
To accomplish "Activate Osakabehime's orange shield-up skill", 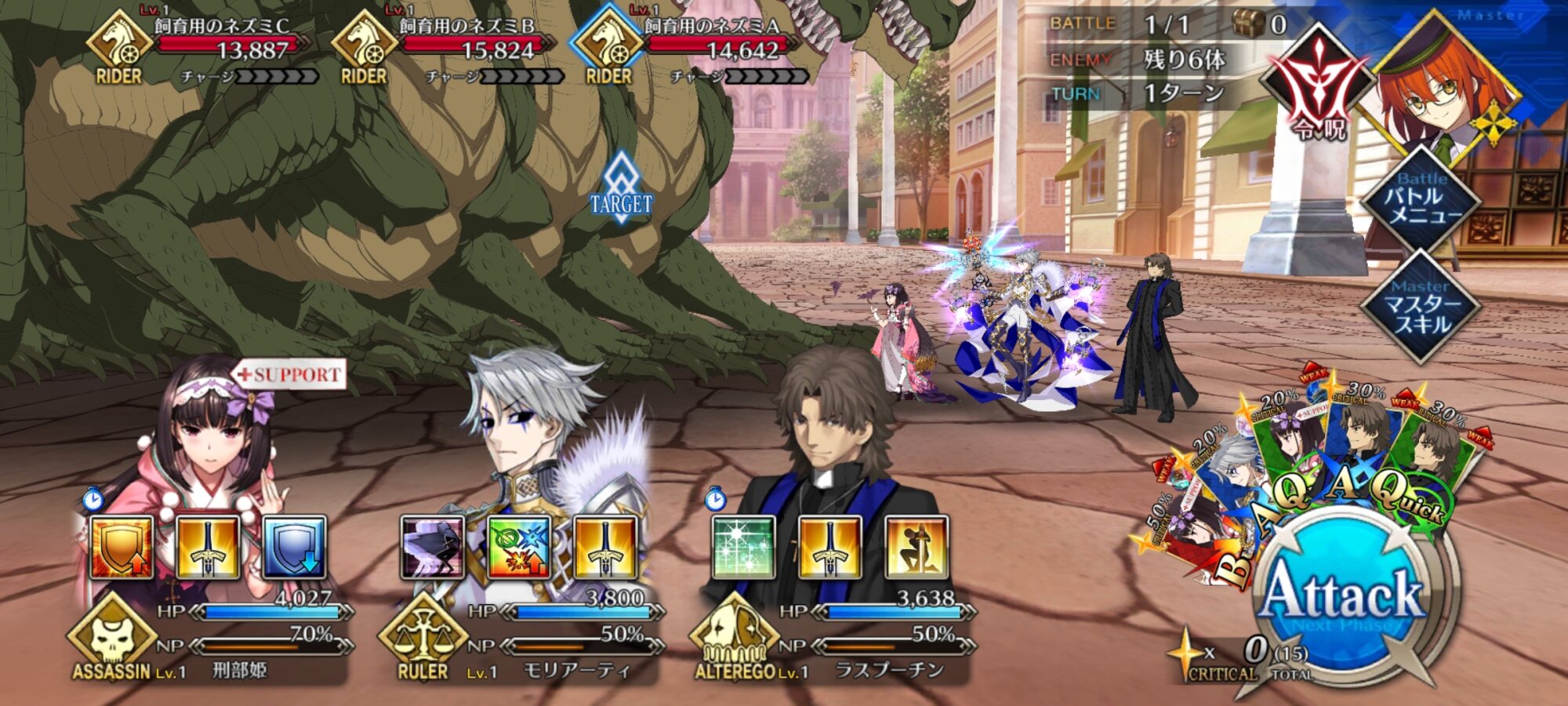I will pyautogui.click(x=122, y=548).
